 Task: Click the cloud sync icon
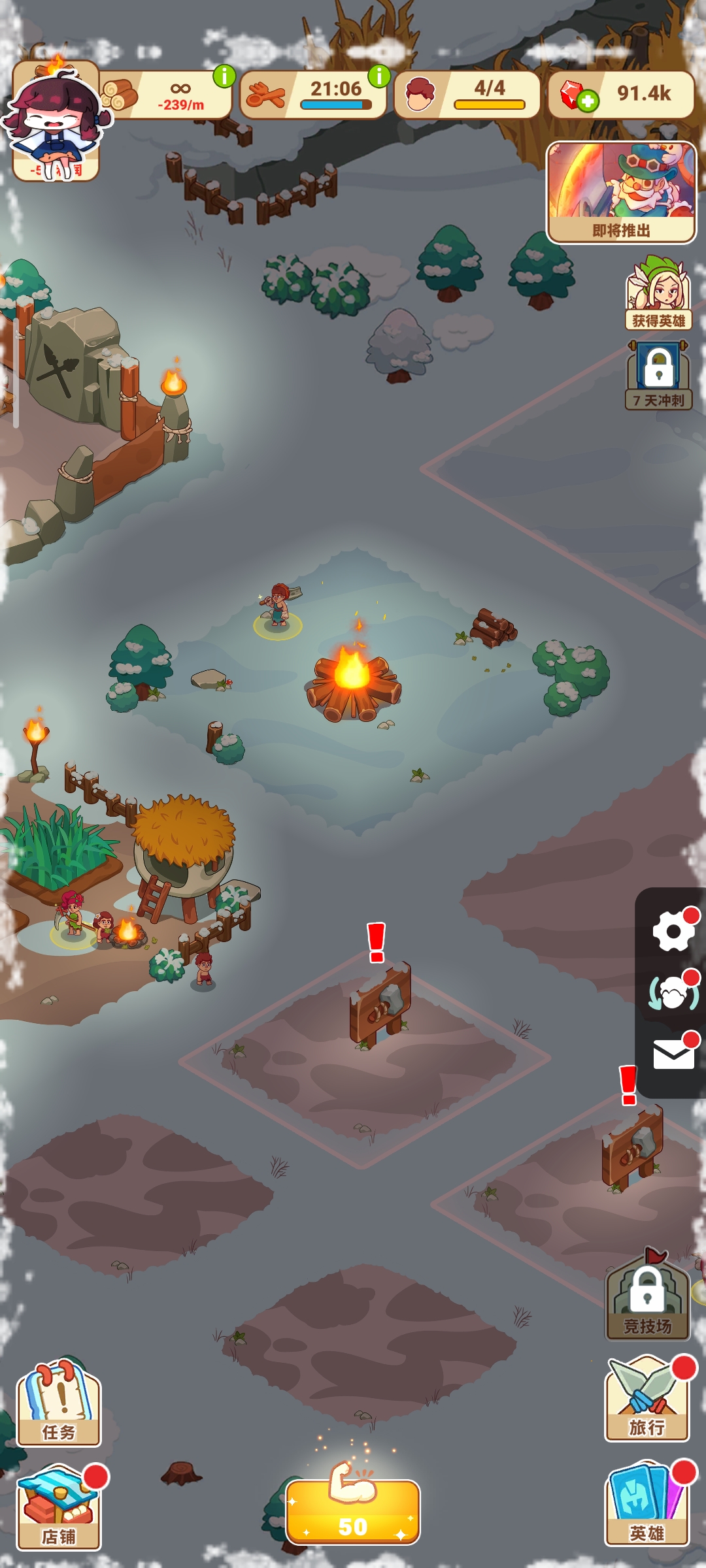(673, 993)
